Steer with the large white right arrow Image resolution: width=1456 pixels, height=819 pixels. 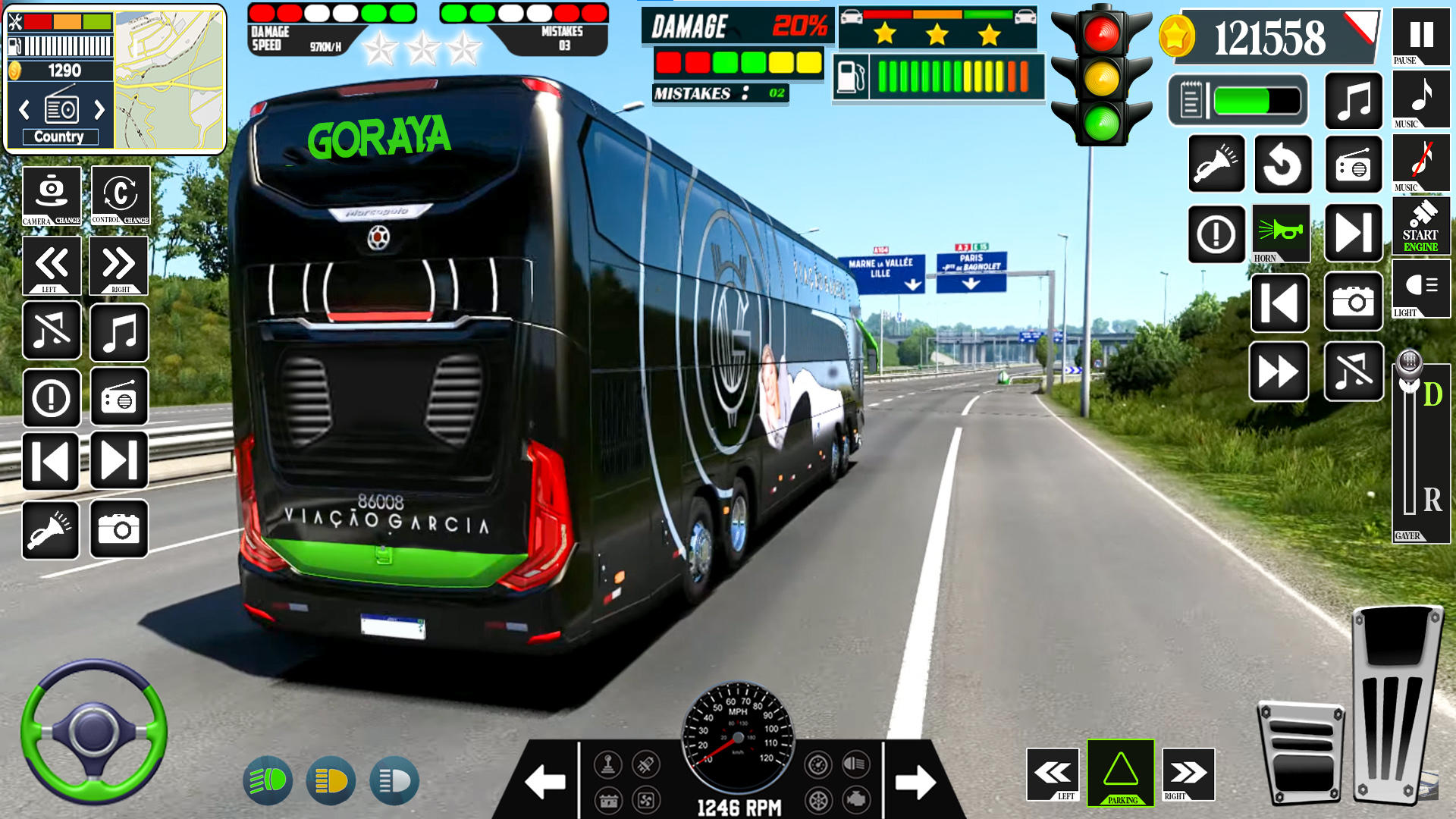pyautogui.click(x=915, y=782)
